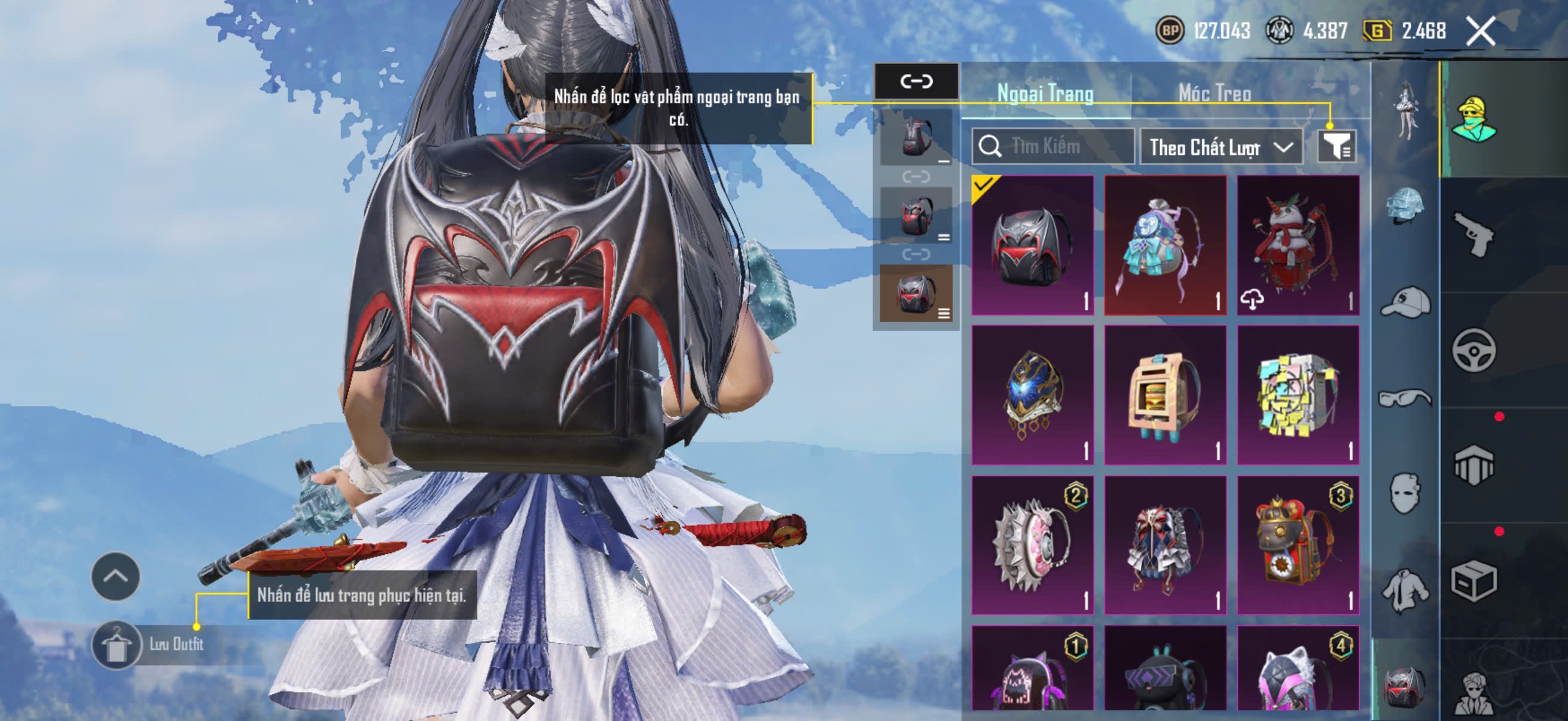Toggle the owned-items filter funnel button
Screen dimensions: 1568x721
[x=1337, y=146]
